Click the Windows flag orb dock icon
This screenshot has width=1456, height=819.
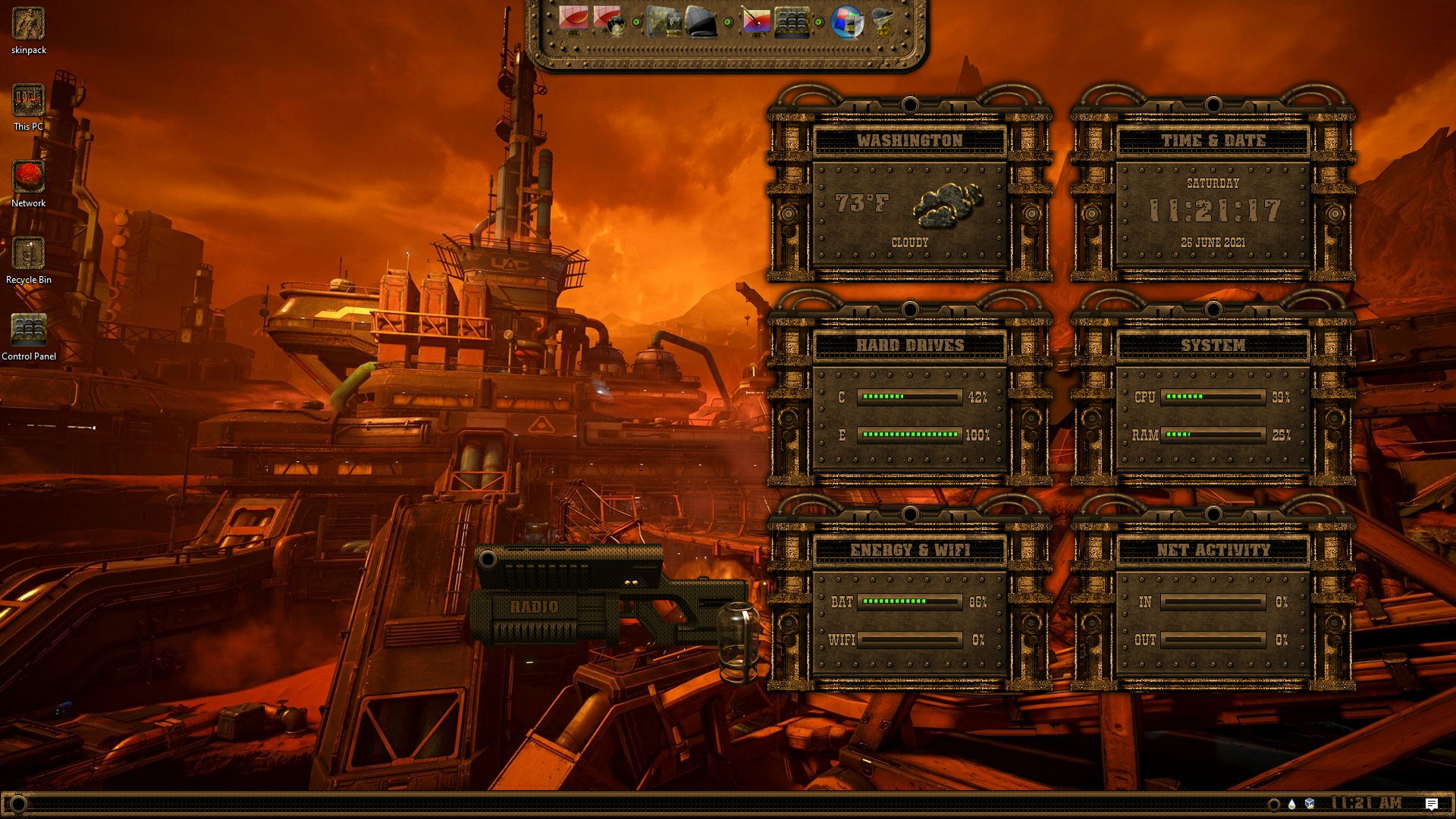(x=846, y=21)
